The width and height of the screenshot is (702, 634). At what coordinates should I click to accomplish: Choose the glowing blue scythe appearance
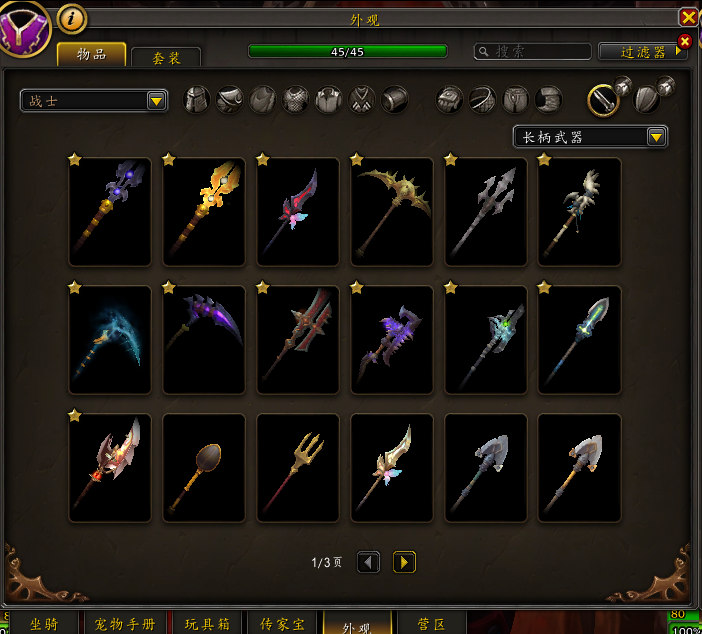110,339
